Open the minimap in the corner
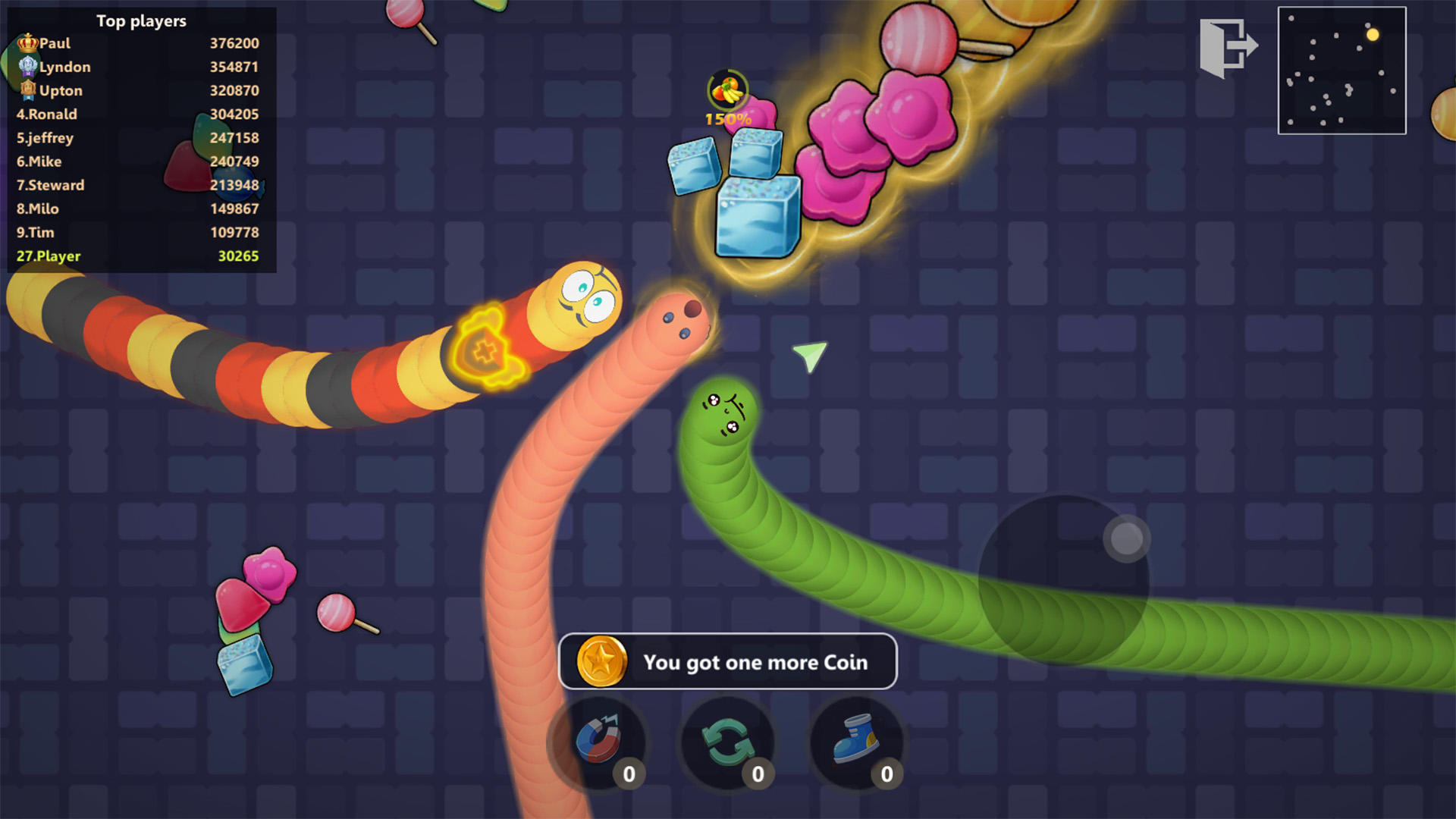Image resolution: width=1456 pixels, height=819 pixels. coord(1342,71)
